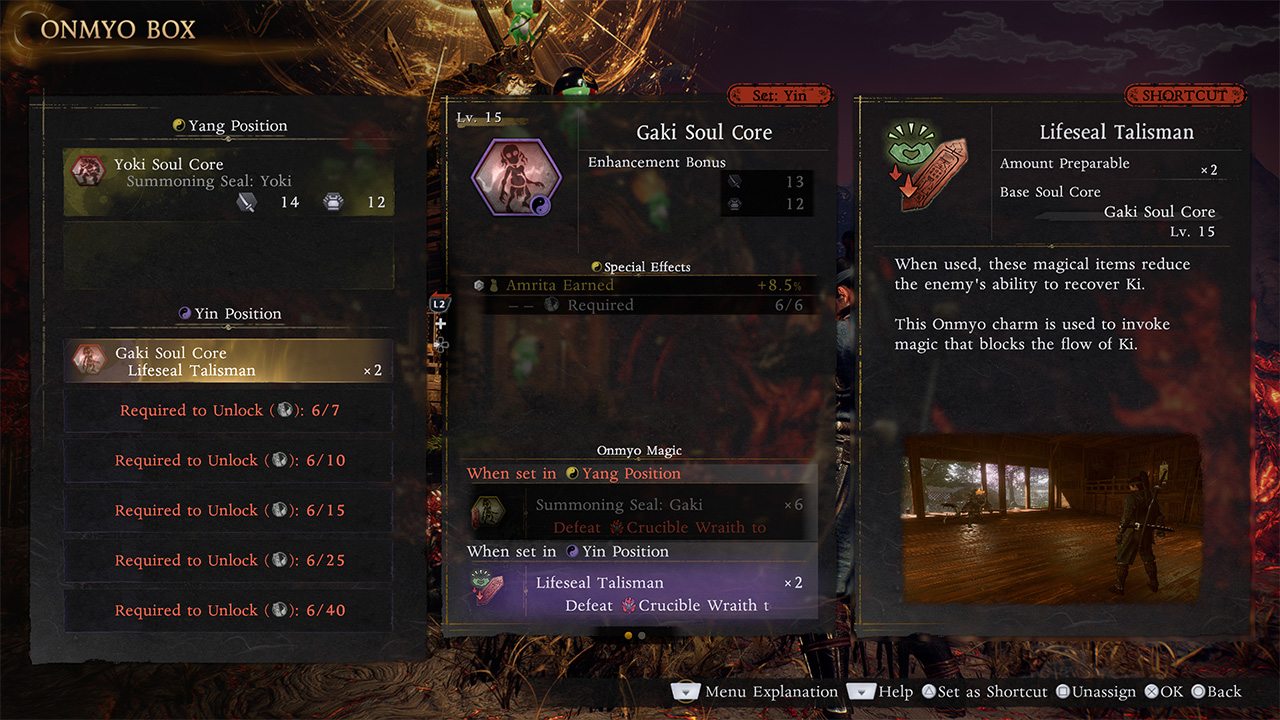View the Lifeseal Talisman preview thumbnail
1280x720 pixels.
pos(1051,517)
